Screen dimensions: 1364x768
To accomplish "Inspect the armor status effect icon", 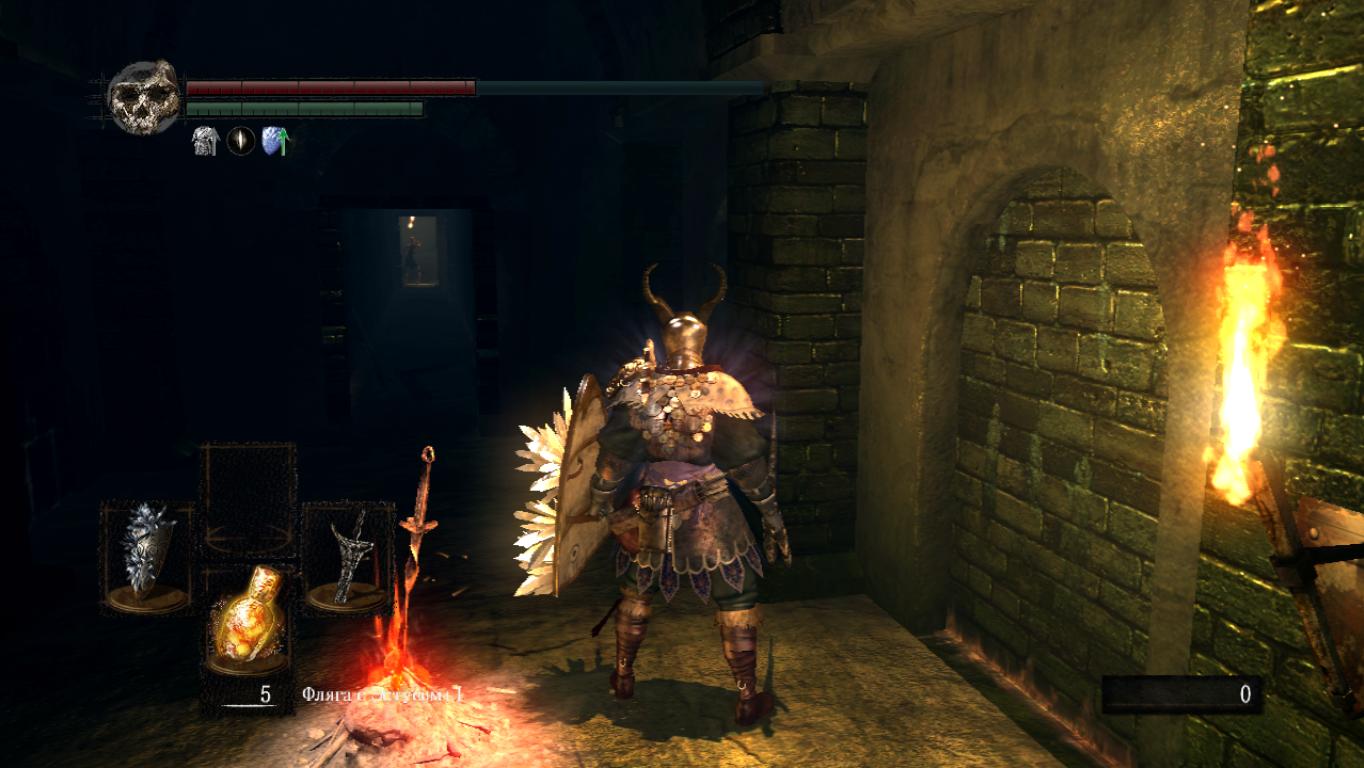I will point(205,141).
